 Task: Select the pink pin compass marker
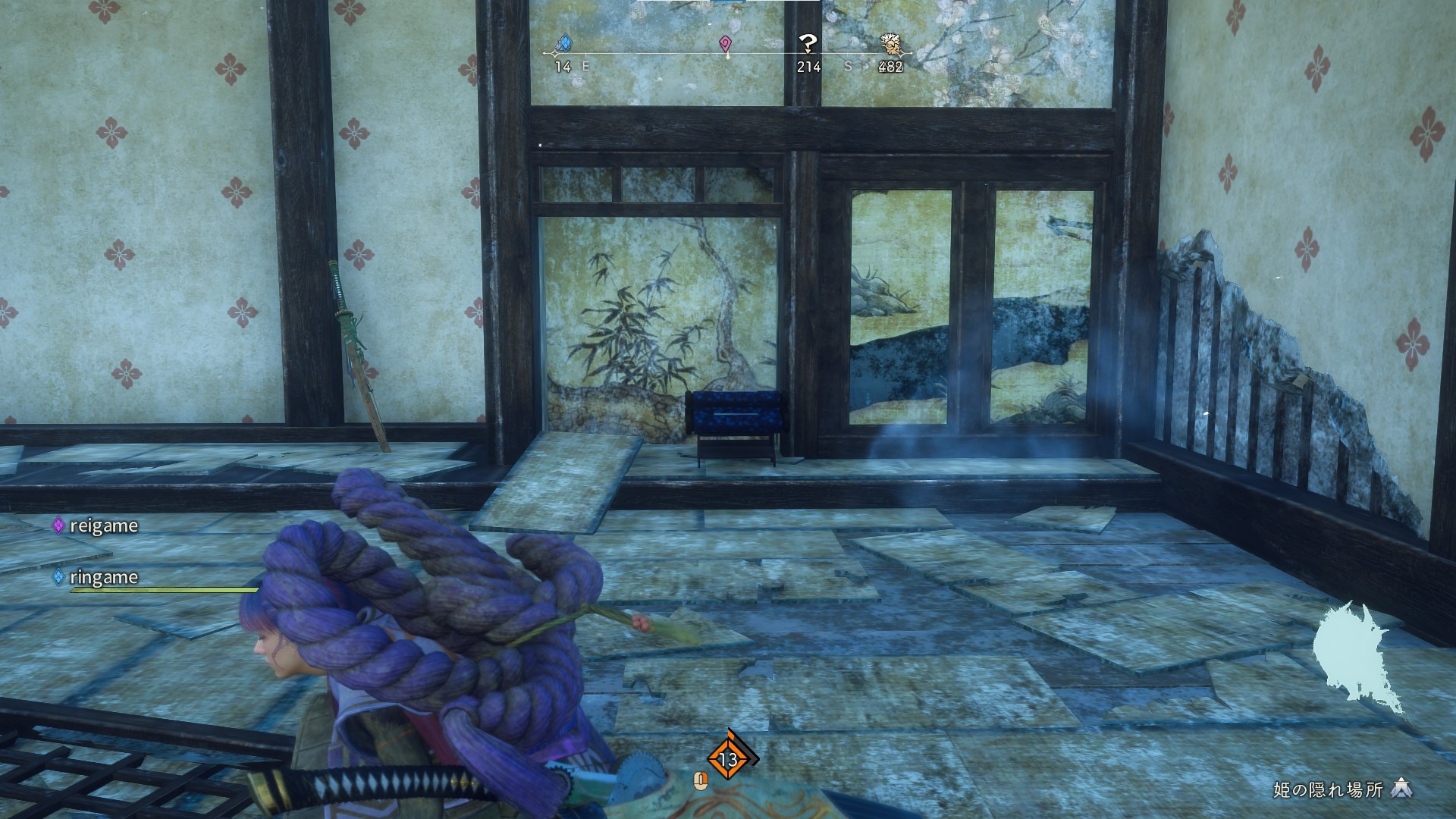(x=726, y=45)
